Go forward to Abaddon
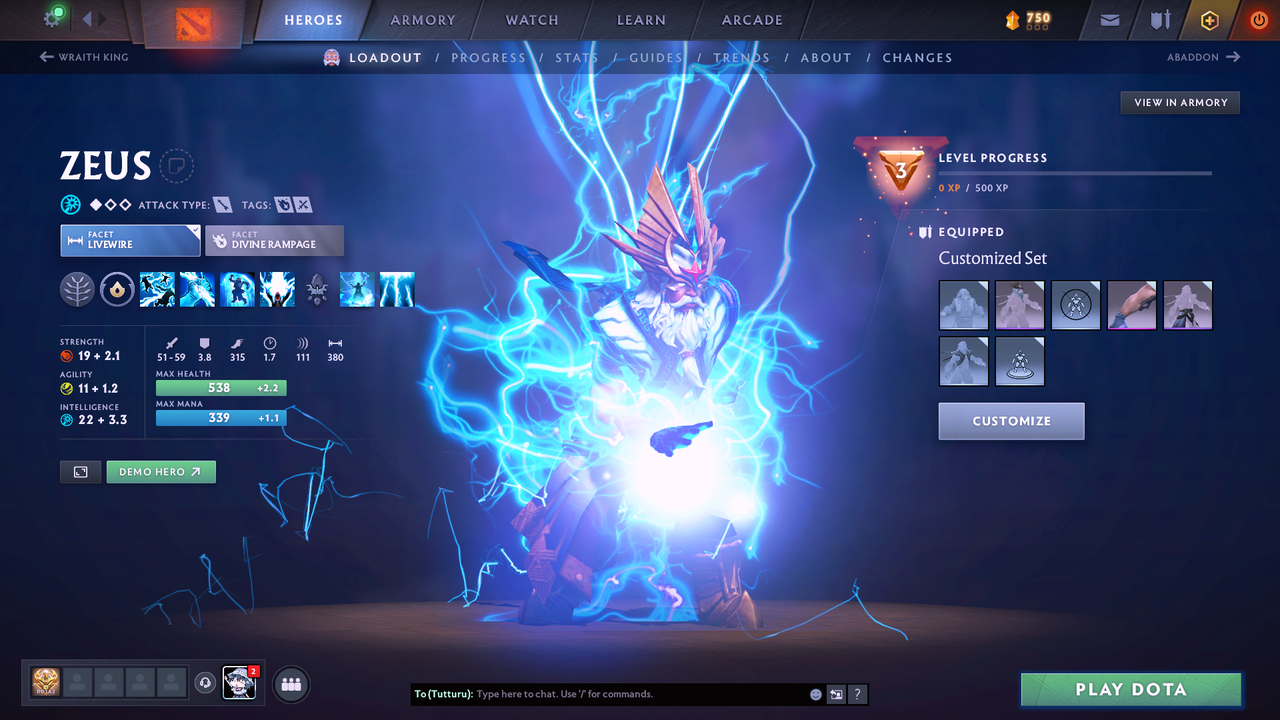Screen dimensions: 1280x720 point(1204,57)
